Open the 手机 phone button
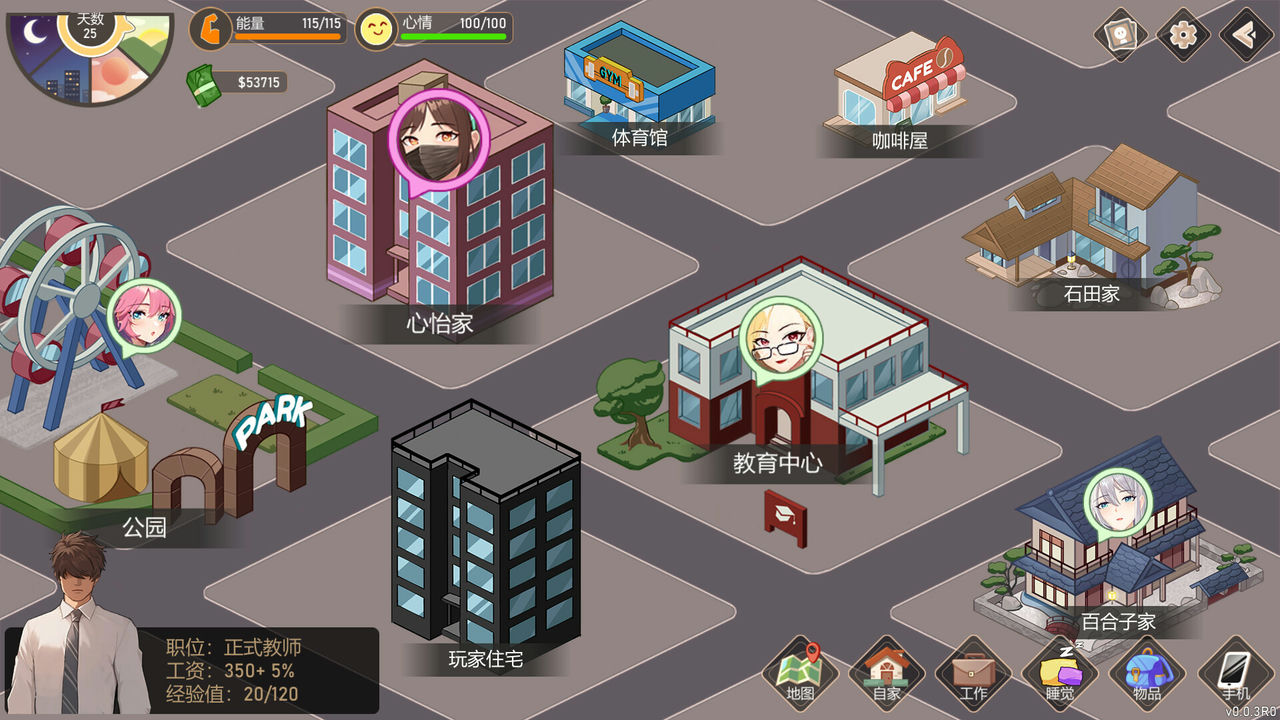 click(x=1235, y=672)
